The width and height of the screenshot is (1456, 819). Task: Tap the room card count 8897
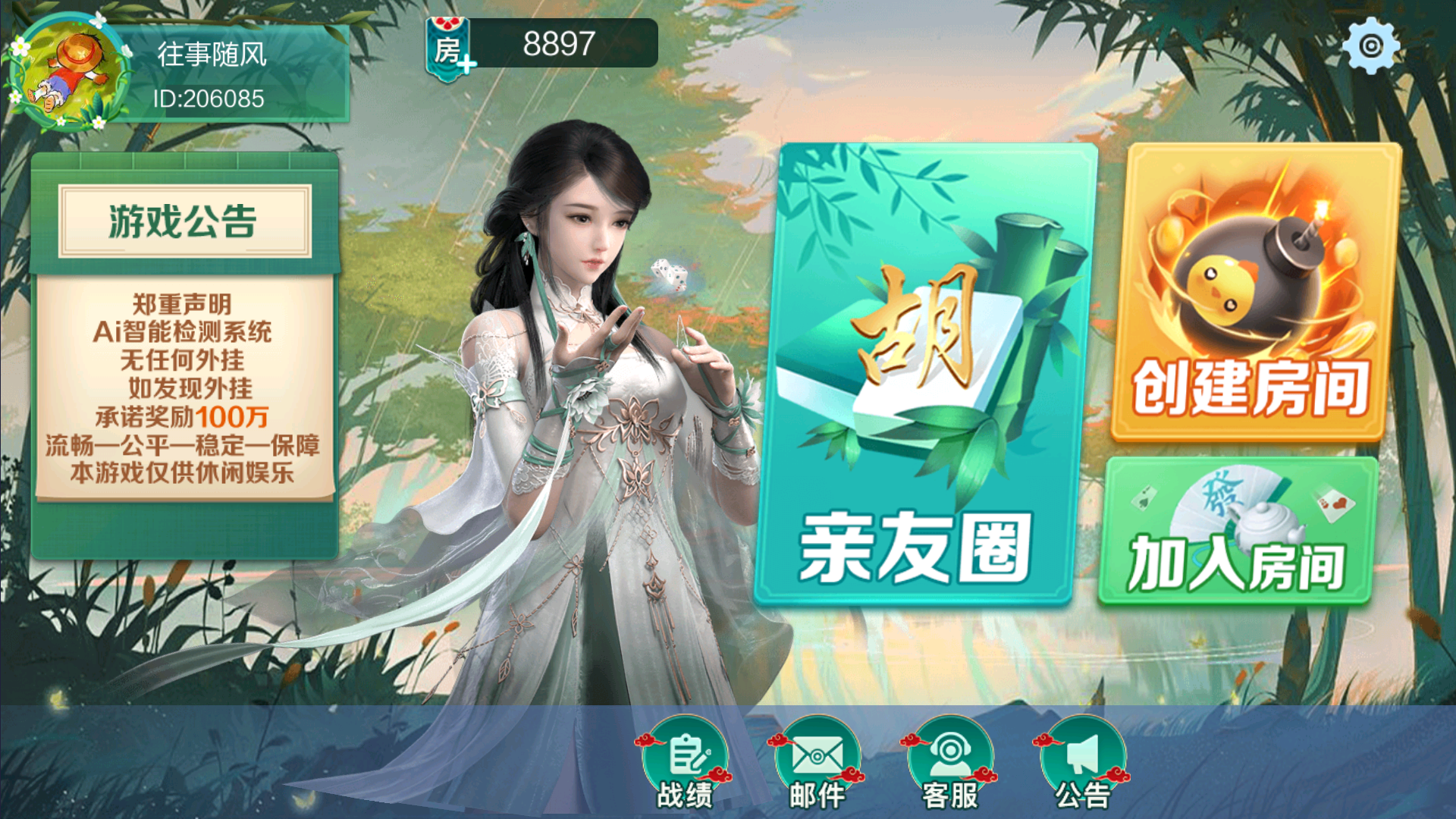[x=556, y=42]
